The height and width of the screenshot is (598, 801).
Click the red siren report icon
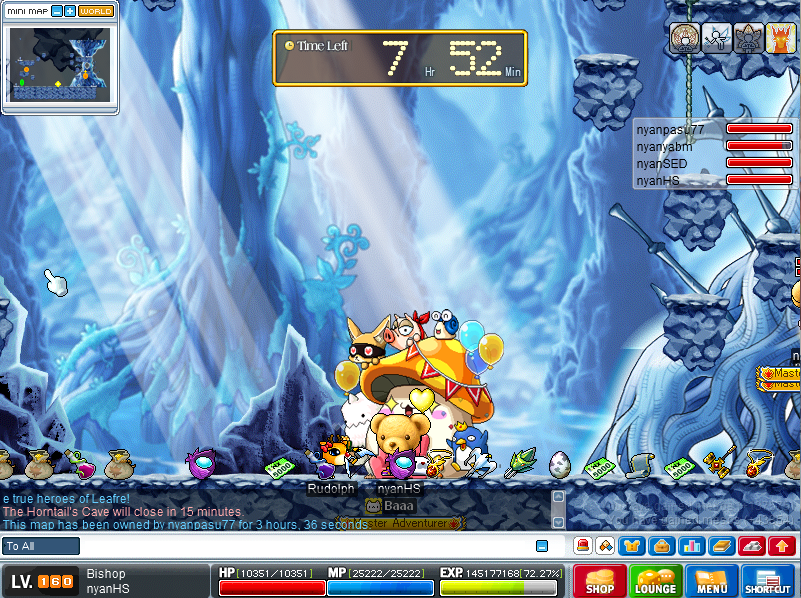[x=582, y=546]
